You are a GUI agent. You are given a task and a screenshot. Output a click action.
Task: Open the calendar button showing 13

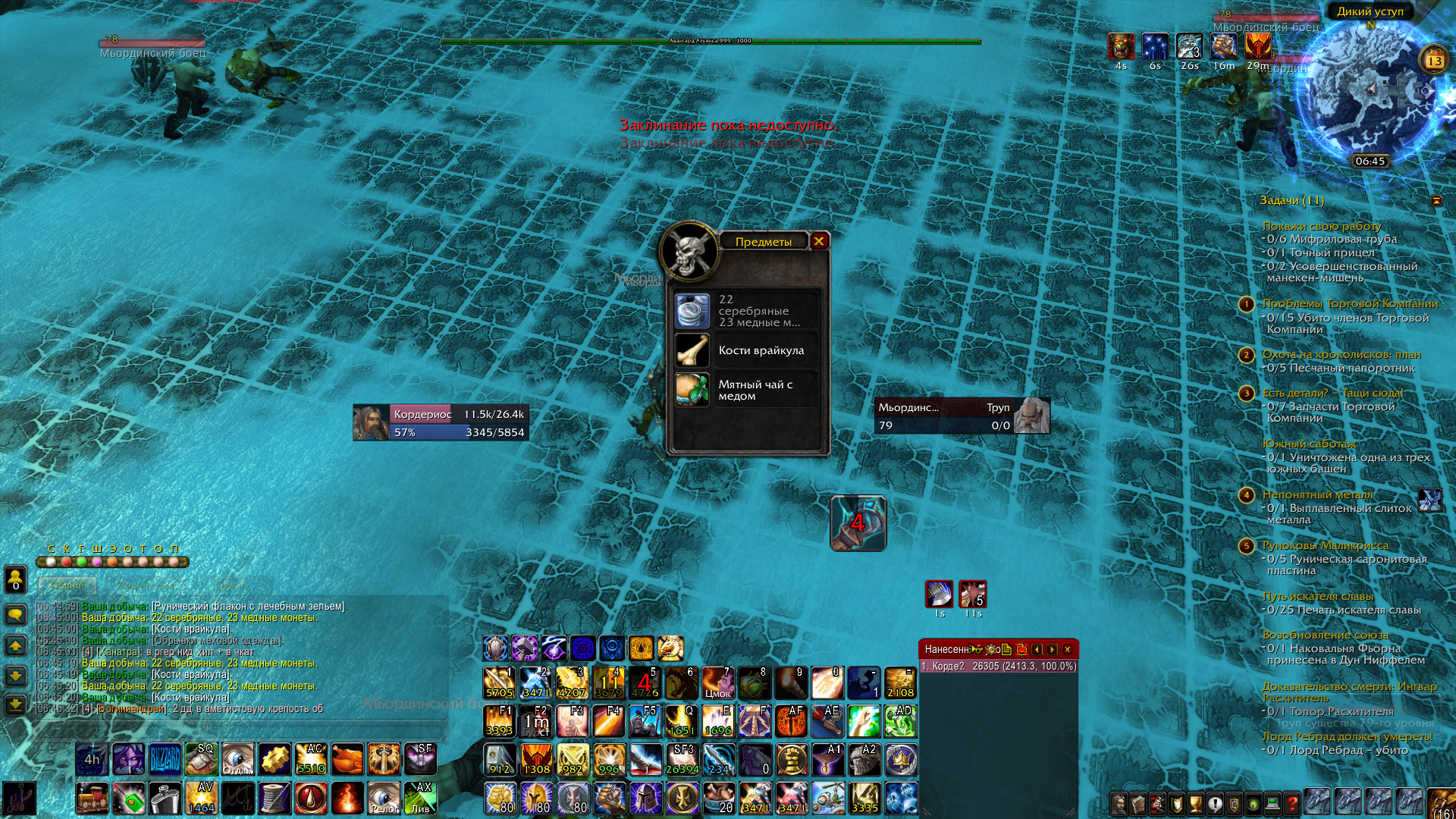pyautogui.click(x=1434, y=61)
